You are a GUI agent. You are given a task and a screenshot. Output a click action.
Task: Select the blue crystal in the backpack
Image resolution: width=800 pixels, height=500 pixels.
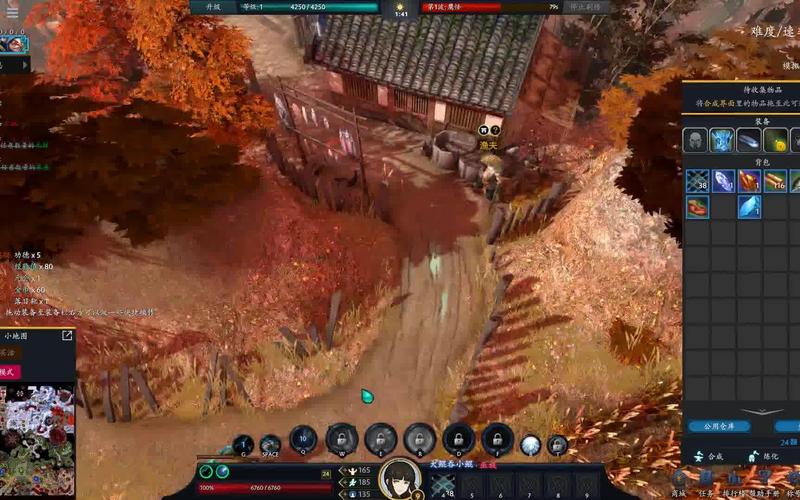point(749,207)
